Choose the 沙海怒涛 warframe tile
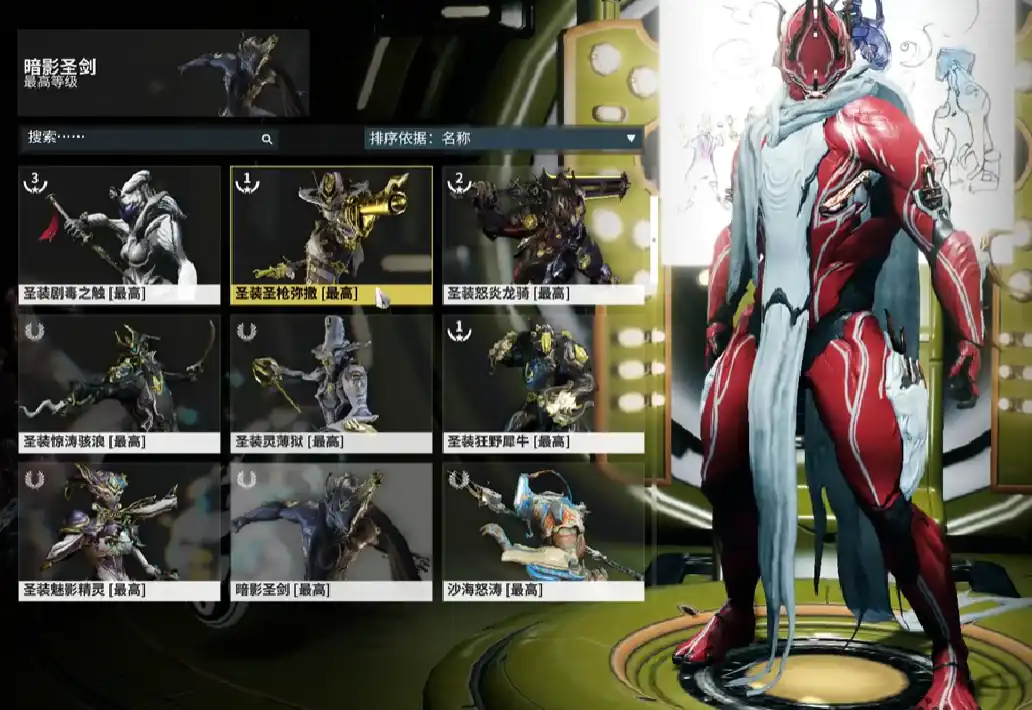1032x710 pixels. click(543, 531)
